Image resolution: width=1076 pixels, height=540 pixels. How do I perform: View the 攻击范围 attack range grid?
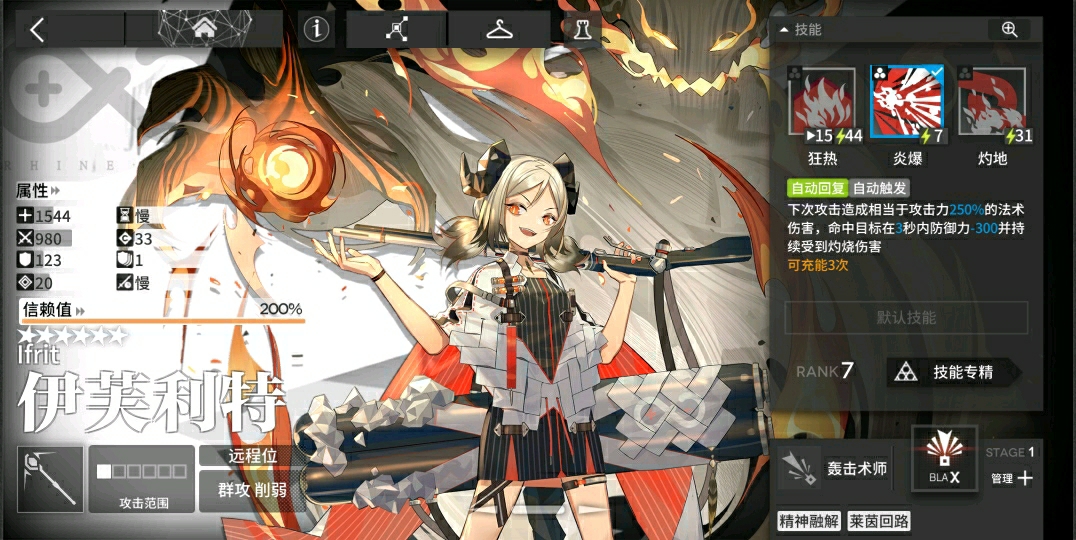(x=141, y=479)
